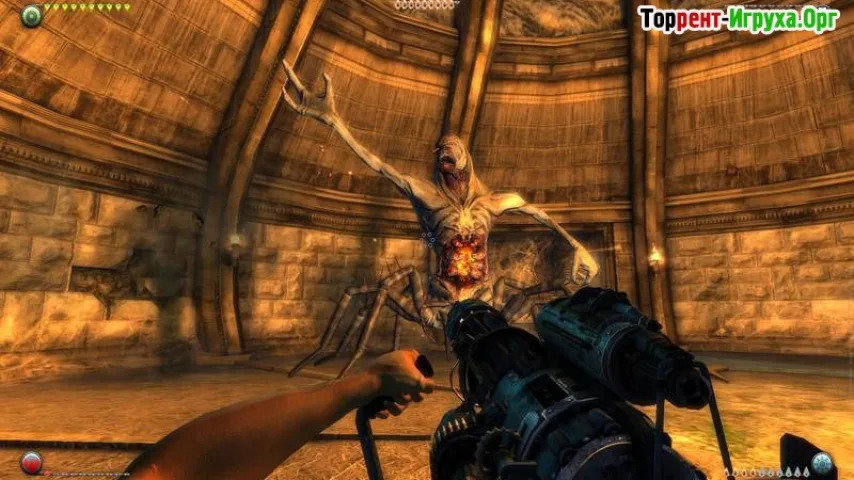Select the red orb HUD icon
854x480 pixels.
click(31, 463)
